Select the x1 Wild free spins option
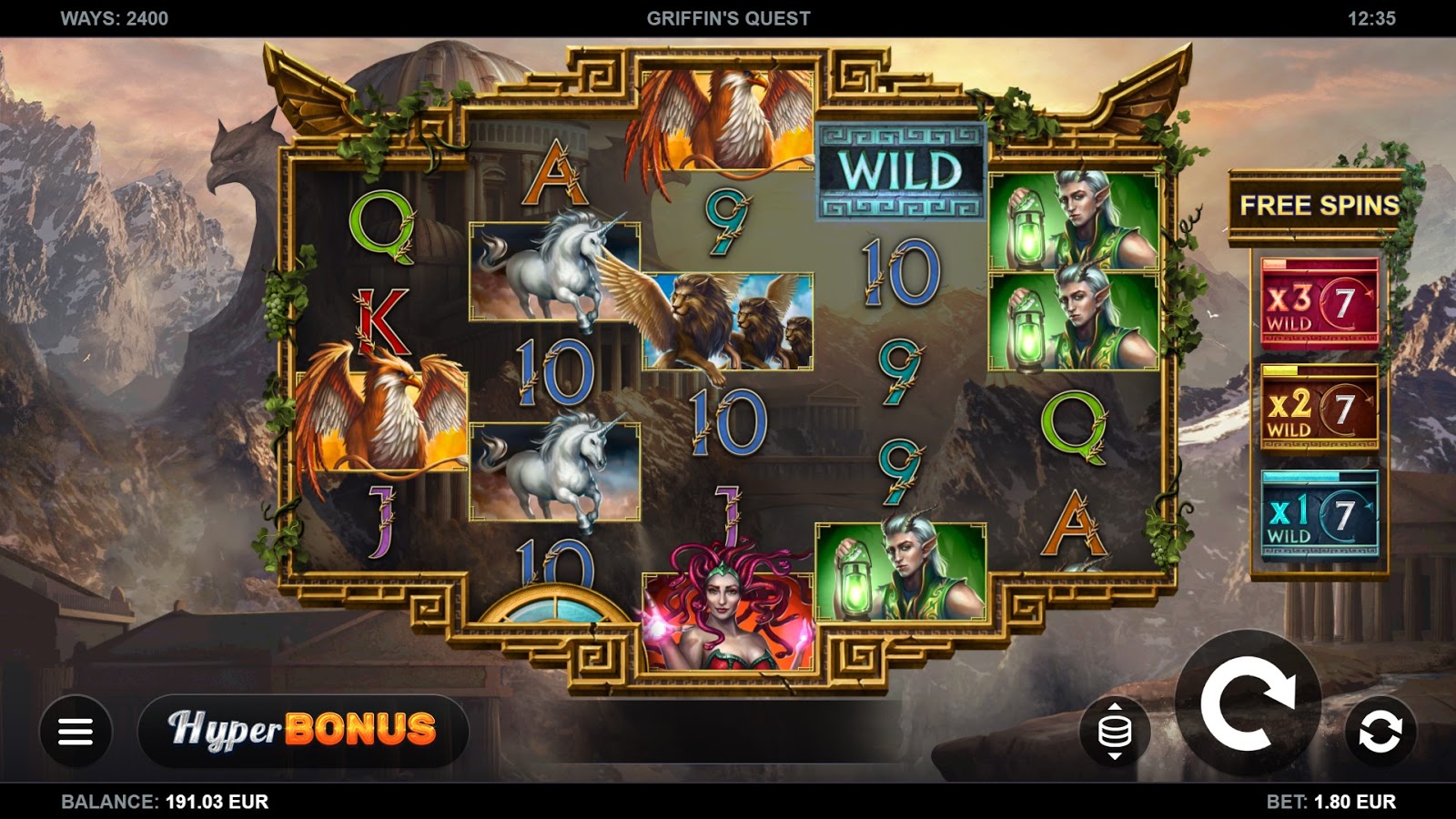The image size is (1456, 819). point(1319,515)
